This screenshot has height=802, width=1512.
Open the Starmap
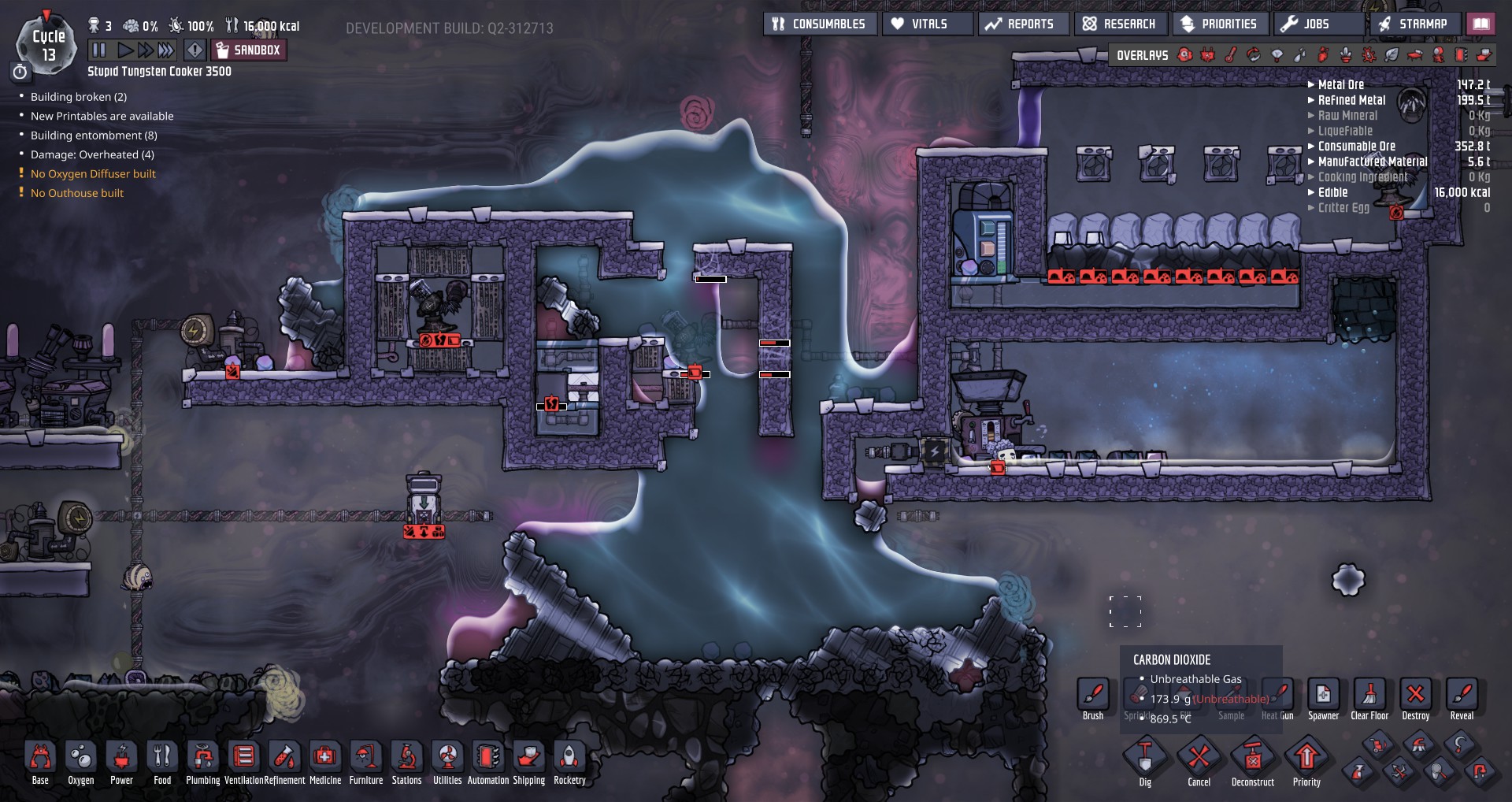[x=1413, y=24]
